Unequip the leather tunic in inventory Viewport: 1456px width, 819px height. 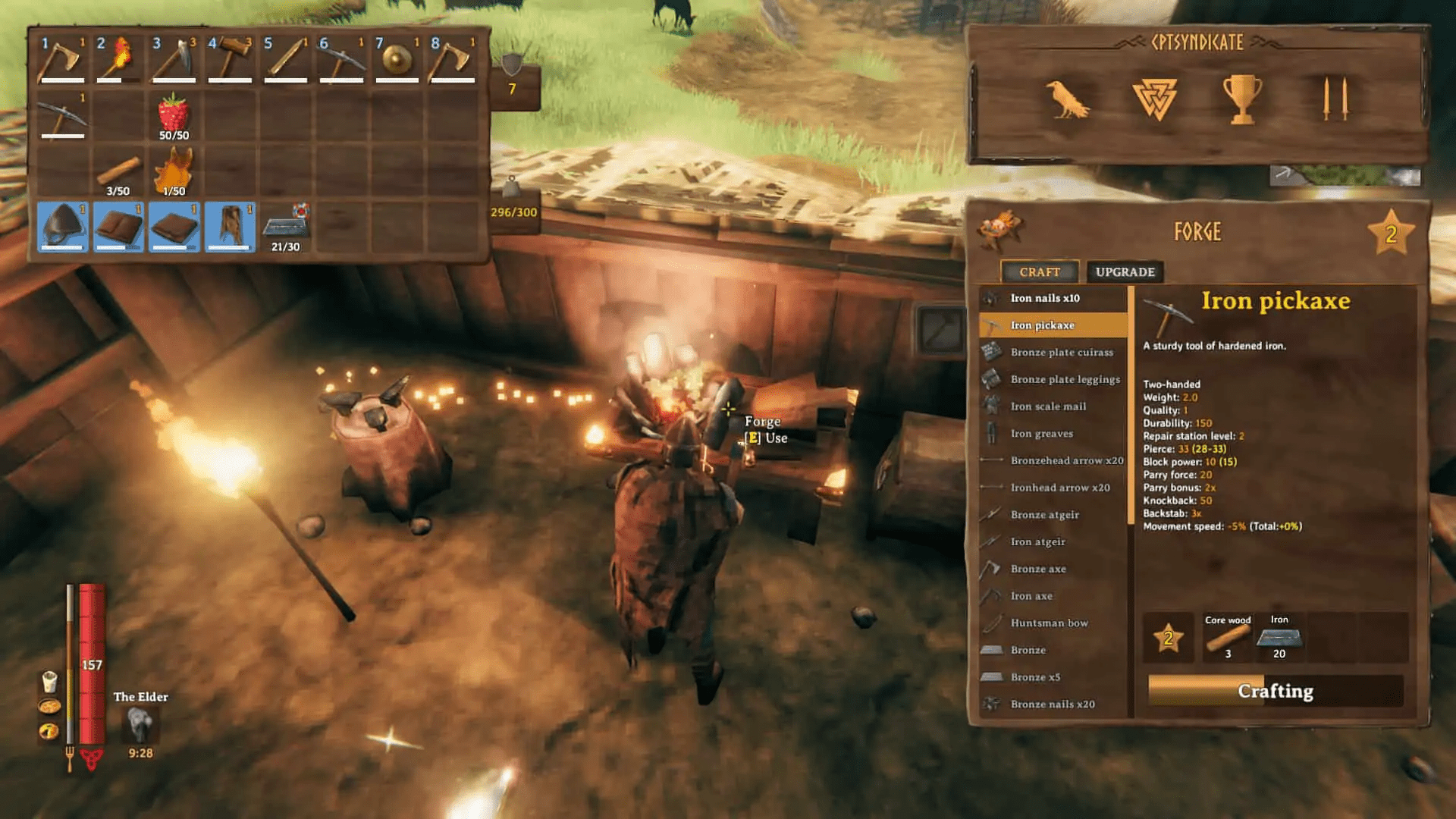click(x=118, y=227)
